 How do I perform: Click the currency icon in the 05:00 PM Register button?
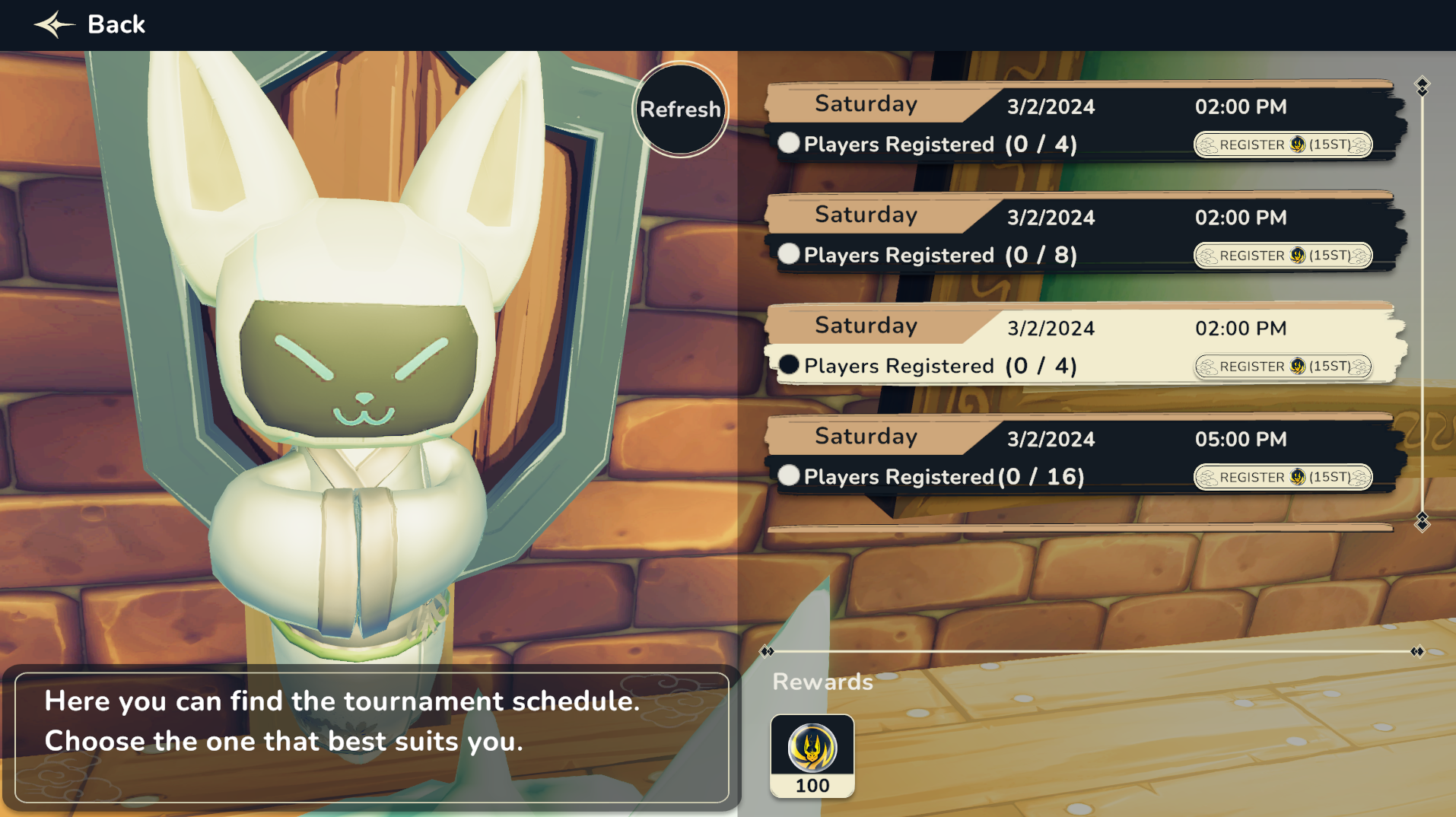click(x=1298, y=477)
